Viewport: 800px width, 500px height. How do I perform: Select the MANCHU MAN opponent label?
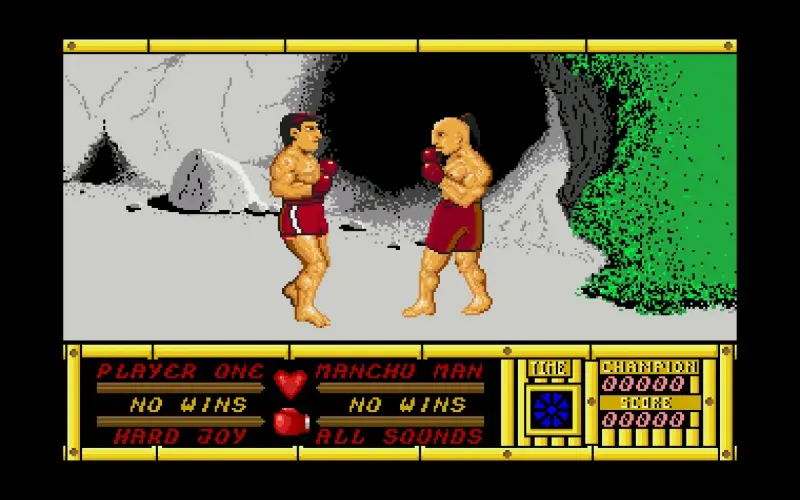click(x=399, y=372)
